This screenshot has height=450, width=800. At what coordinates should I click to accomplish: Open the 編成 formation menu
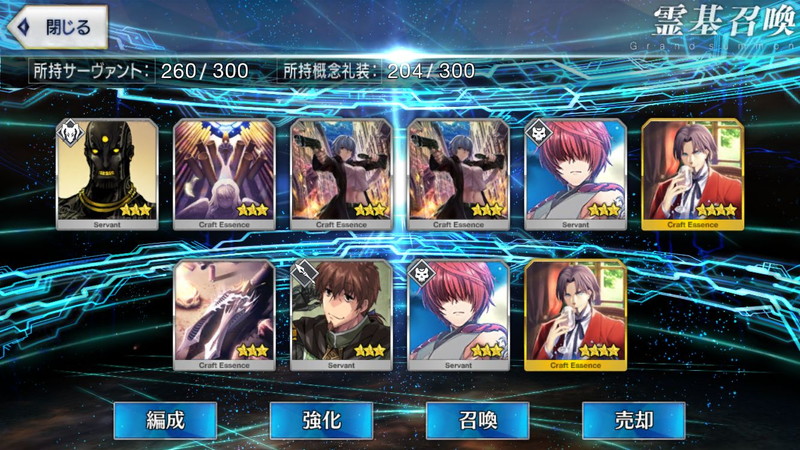click(163, 420)
